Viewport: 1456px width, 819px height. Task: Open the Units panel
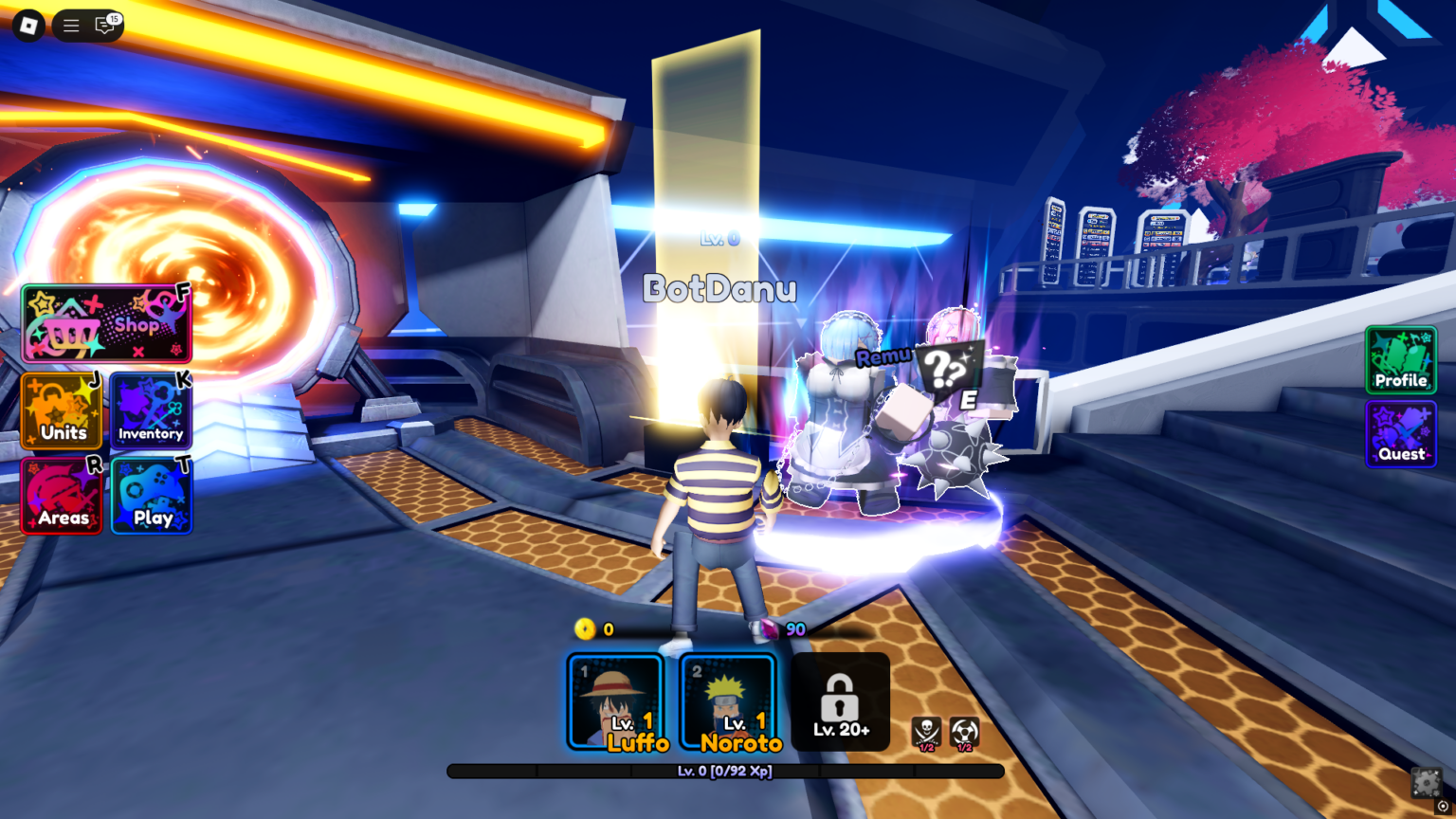point(61,411)
